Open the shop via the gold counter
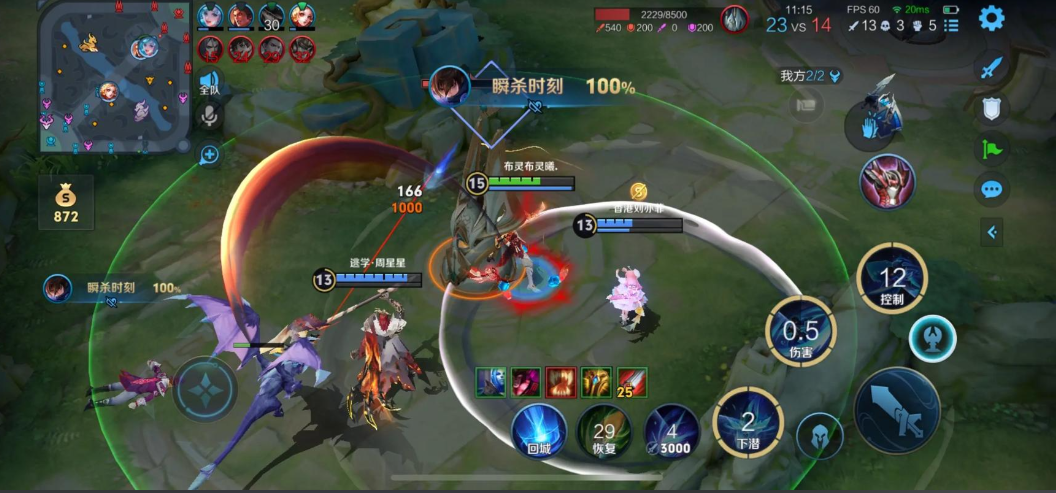This screenshot has width=1056, height=493. (65, 203)
